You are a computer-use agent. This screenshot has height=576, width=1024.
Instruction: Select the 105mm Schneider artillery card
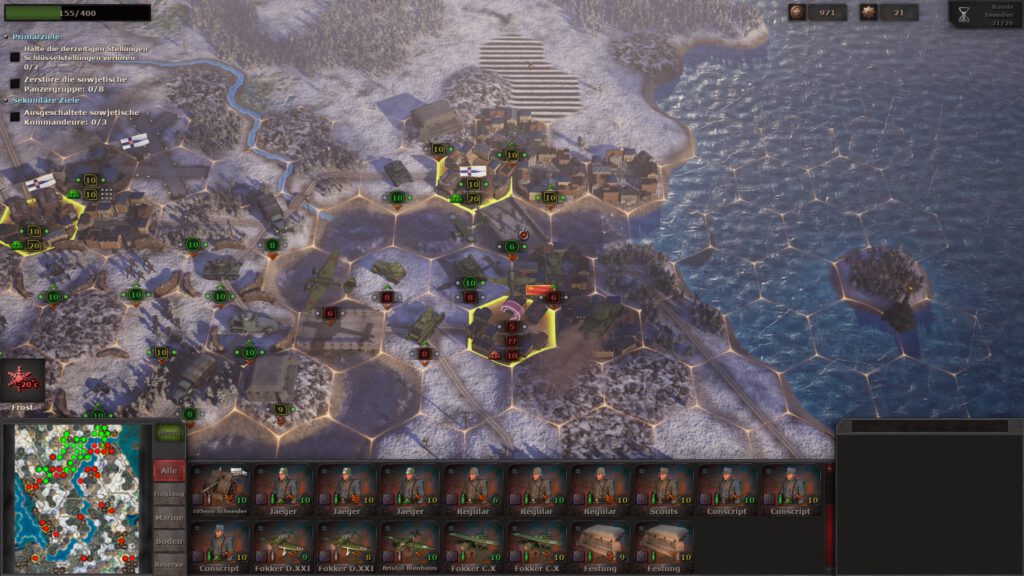pos(219,489)
